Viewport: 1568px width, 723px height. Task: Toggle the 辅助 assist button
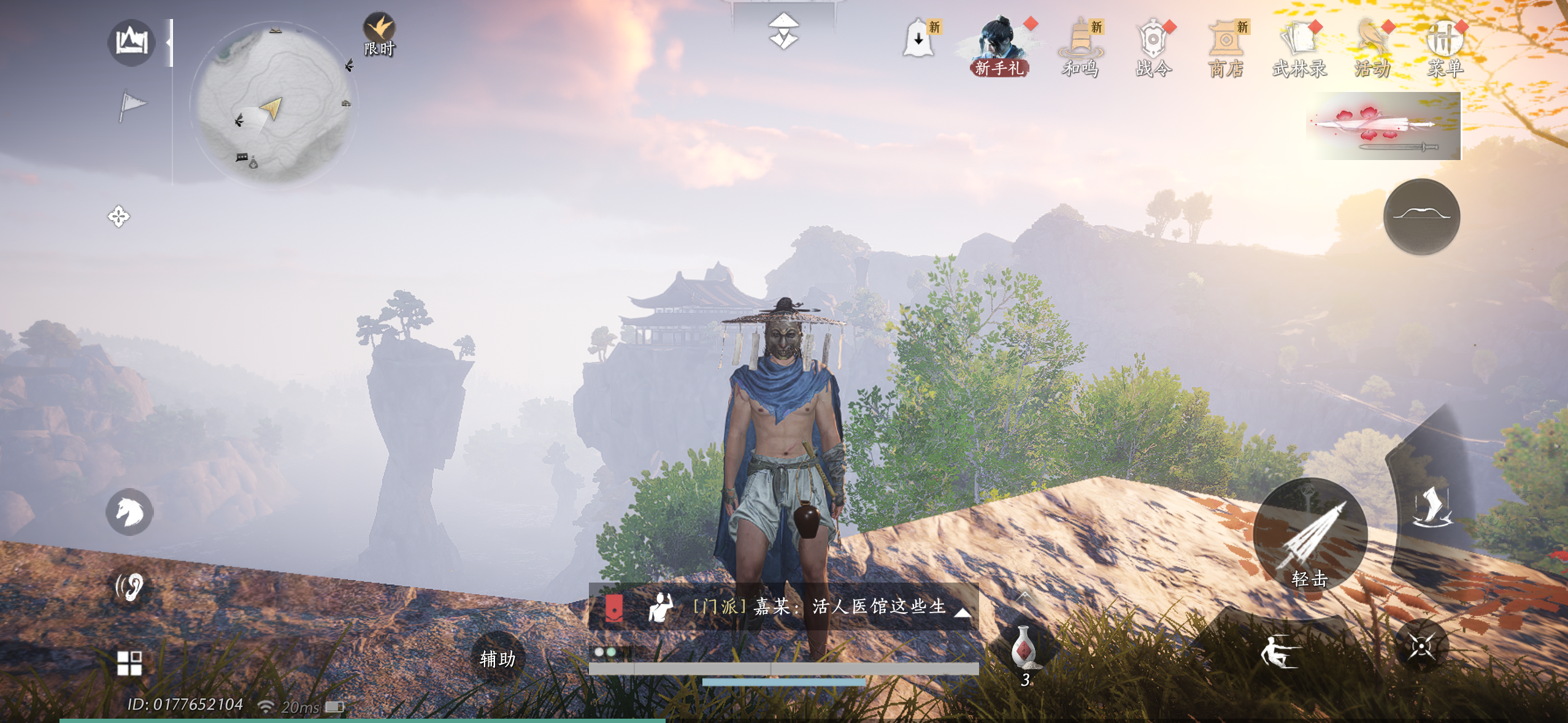[498, 659]
